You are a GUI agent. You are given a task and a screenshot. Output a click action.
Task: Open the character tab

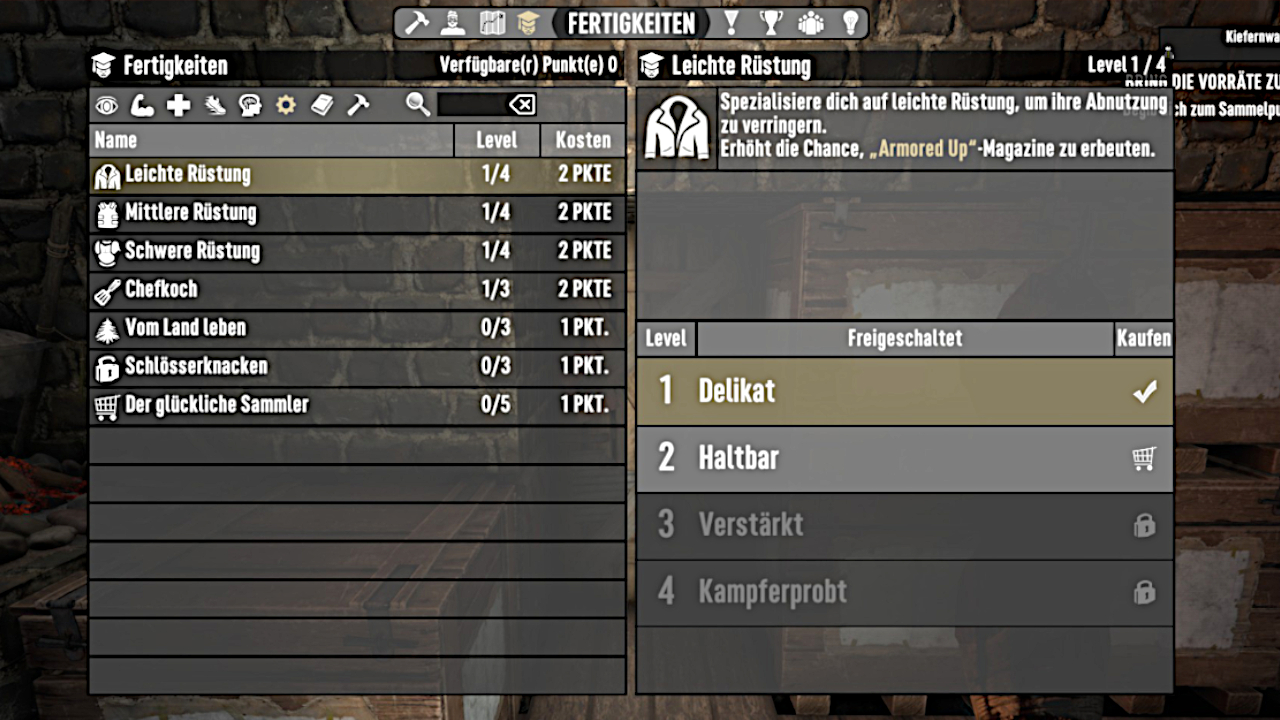(454, 22)
